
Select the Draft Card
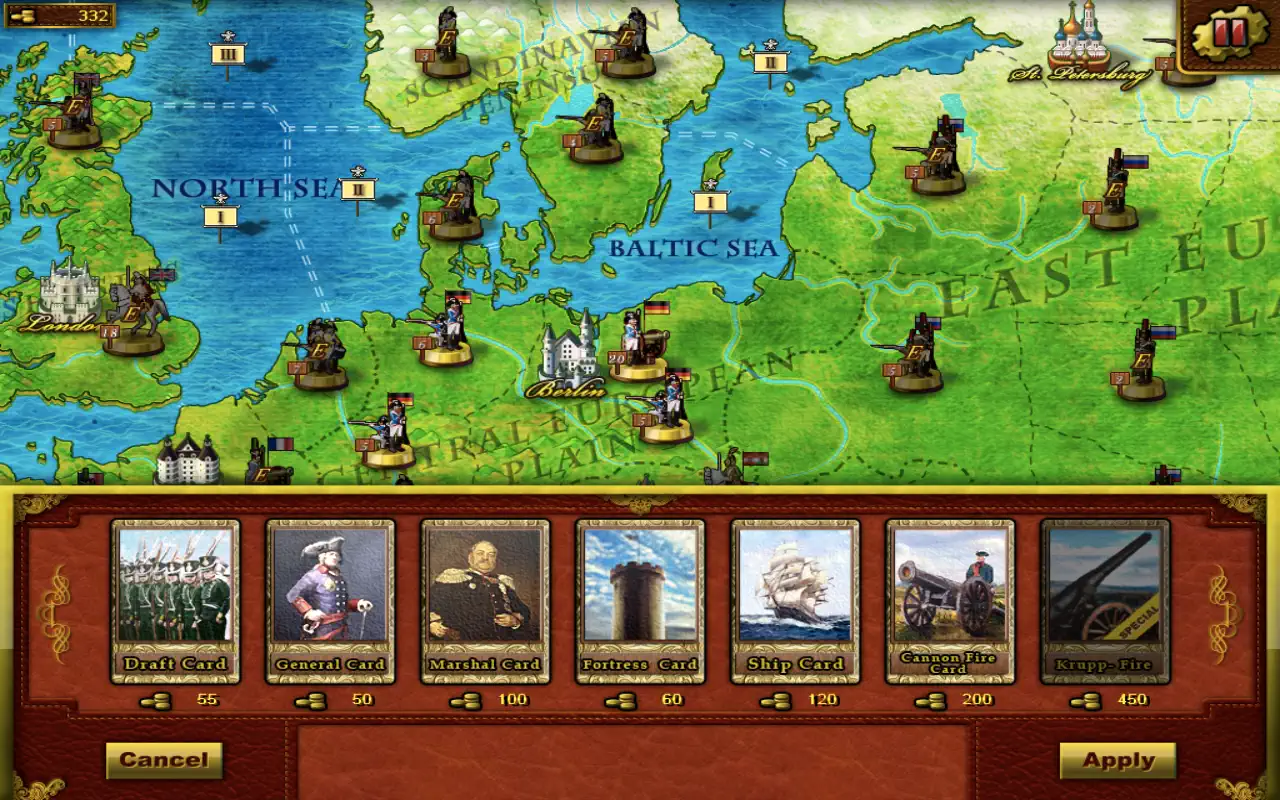point(175,600)
